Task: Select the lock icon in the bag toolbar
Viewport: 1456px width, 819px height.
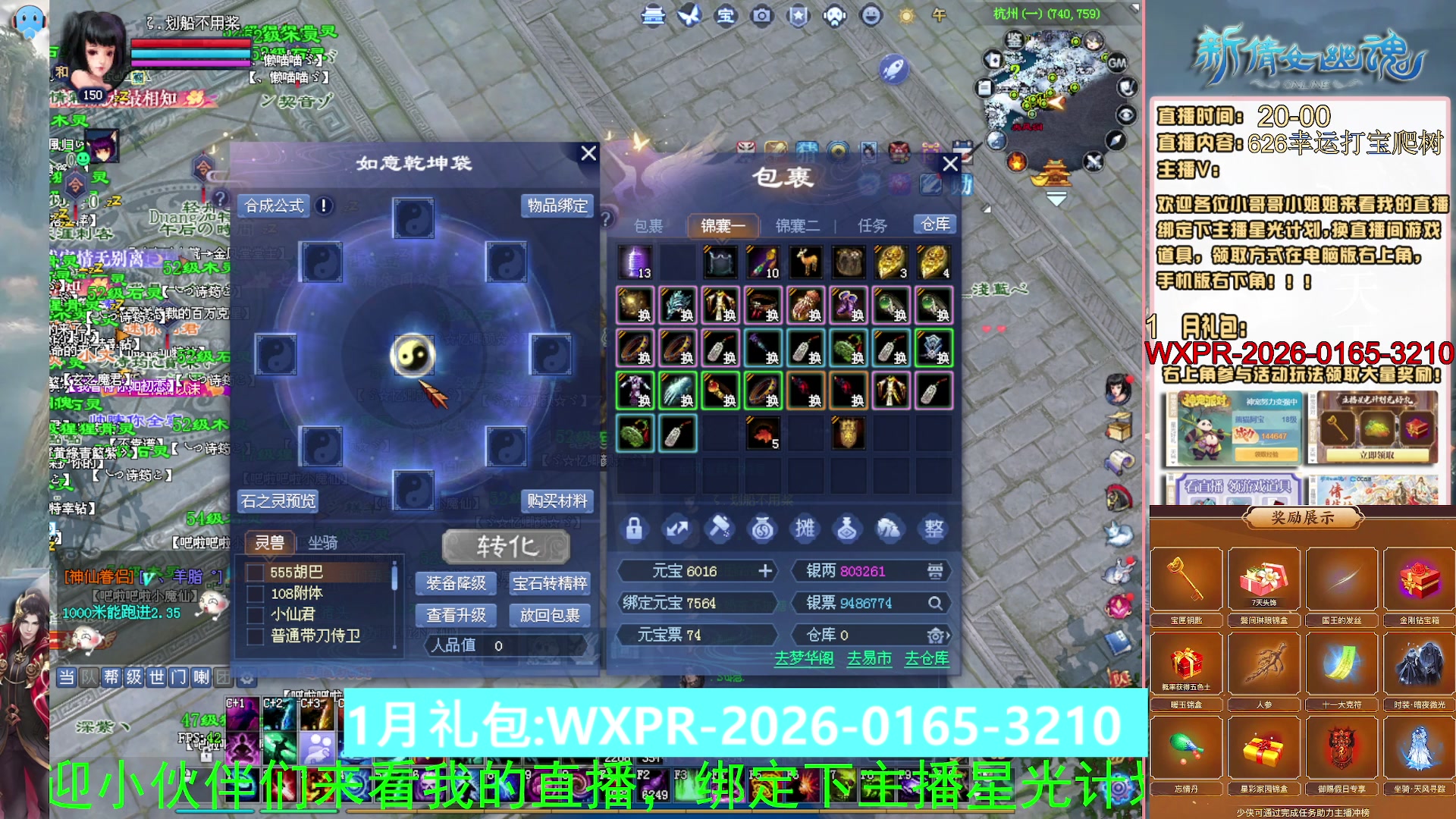Action: (x=634, y=529)
